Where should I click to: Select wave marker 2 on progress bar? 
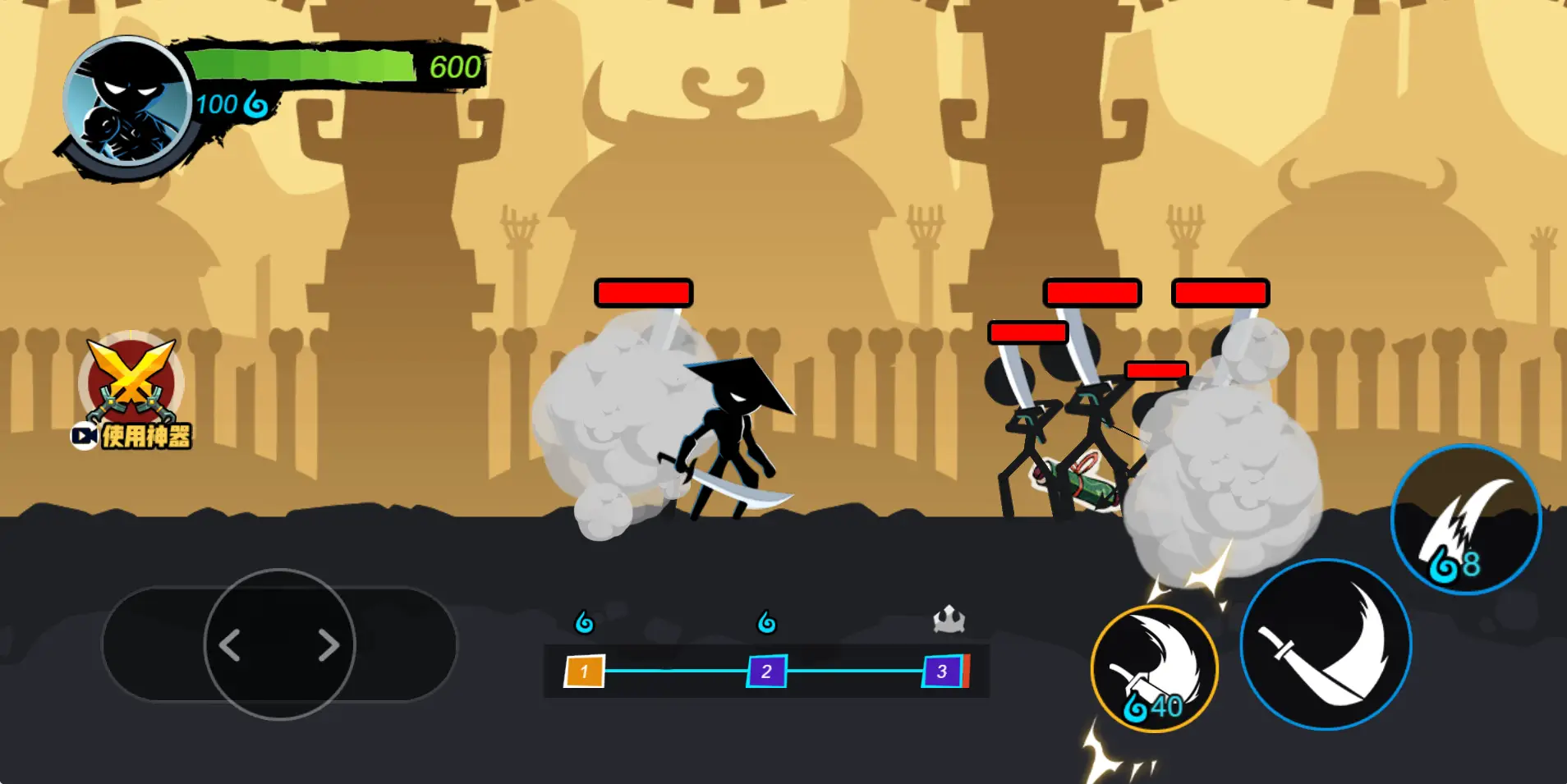766,672
